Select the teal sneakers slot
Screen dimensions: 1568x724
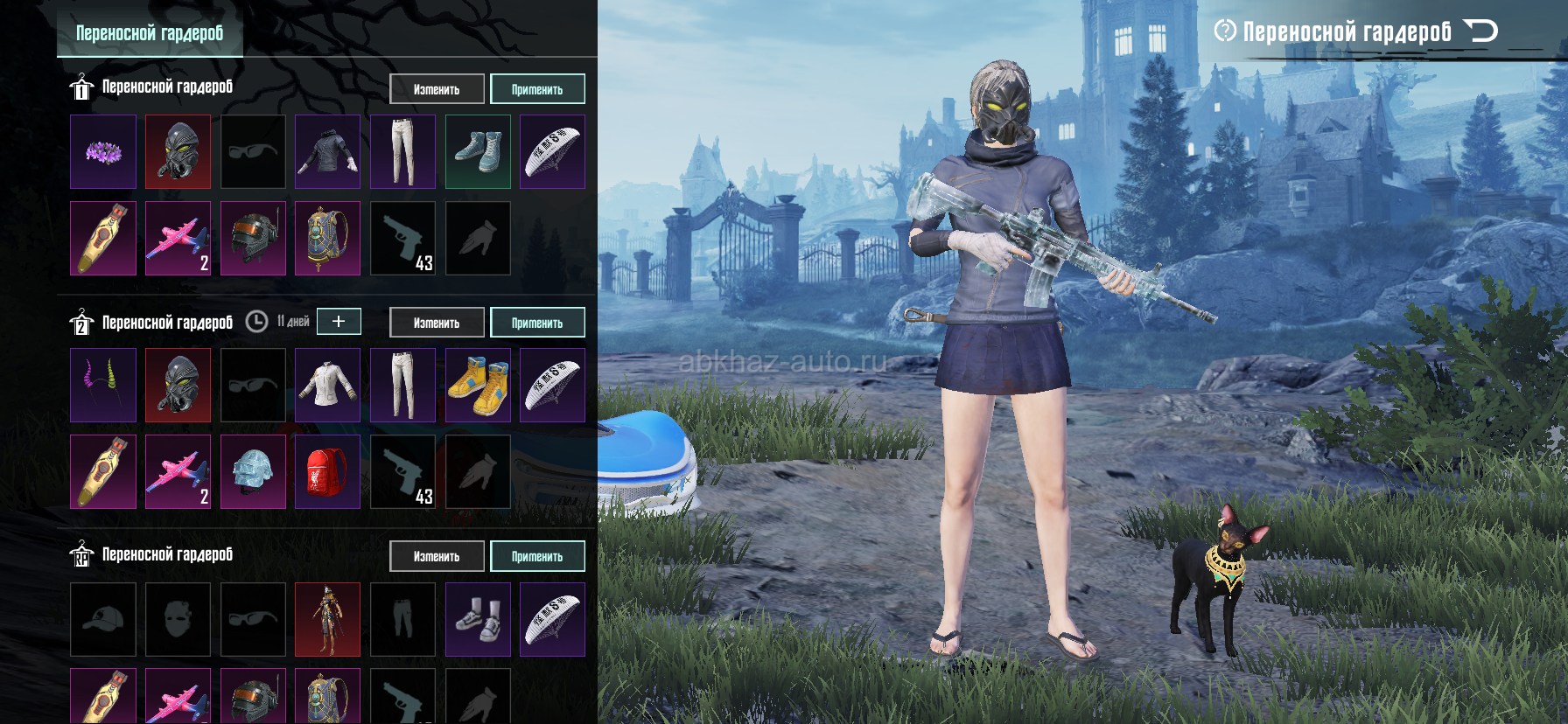click(478, 152)
